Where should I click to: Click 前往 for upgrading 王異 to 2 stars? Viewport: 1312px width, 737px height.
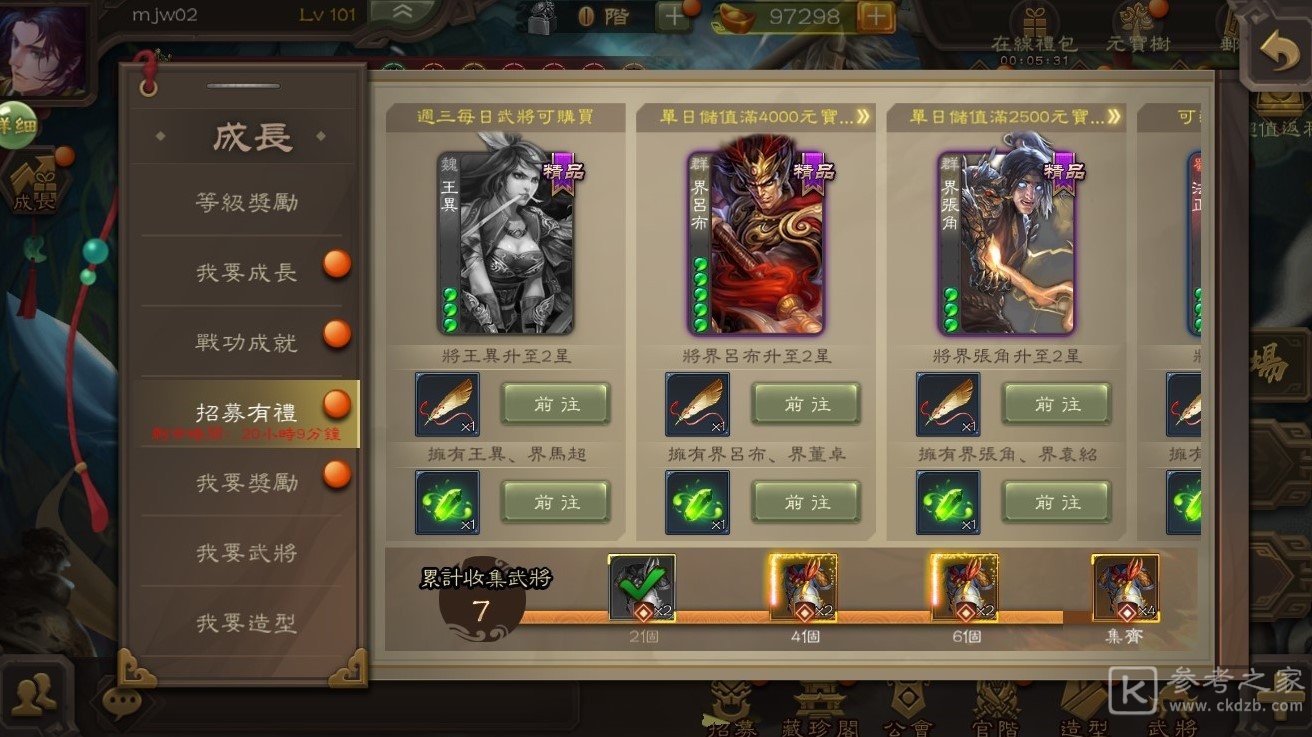click(x=555, y=404)
